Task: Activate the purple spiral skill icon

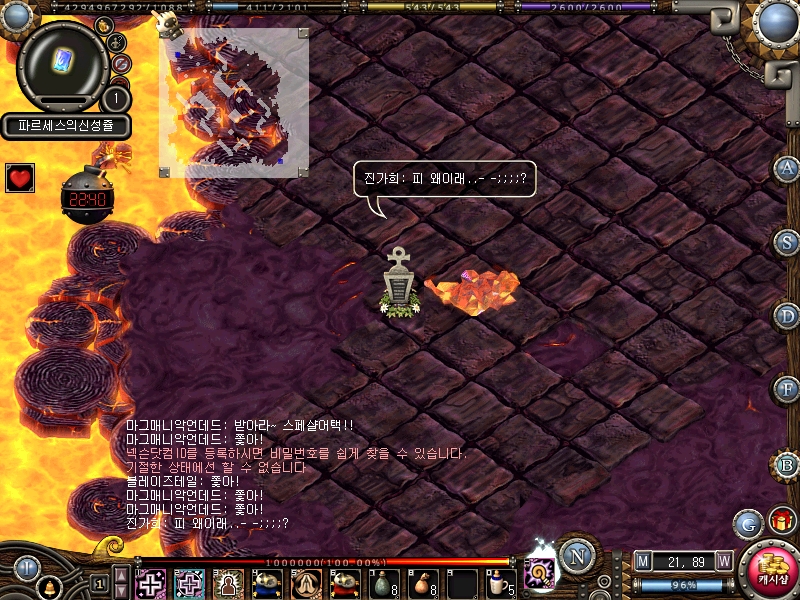Action: 541,573
